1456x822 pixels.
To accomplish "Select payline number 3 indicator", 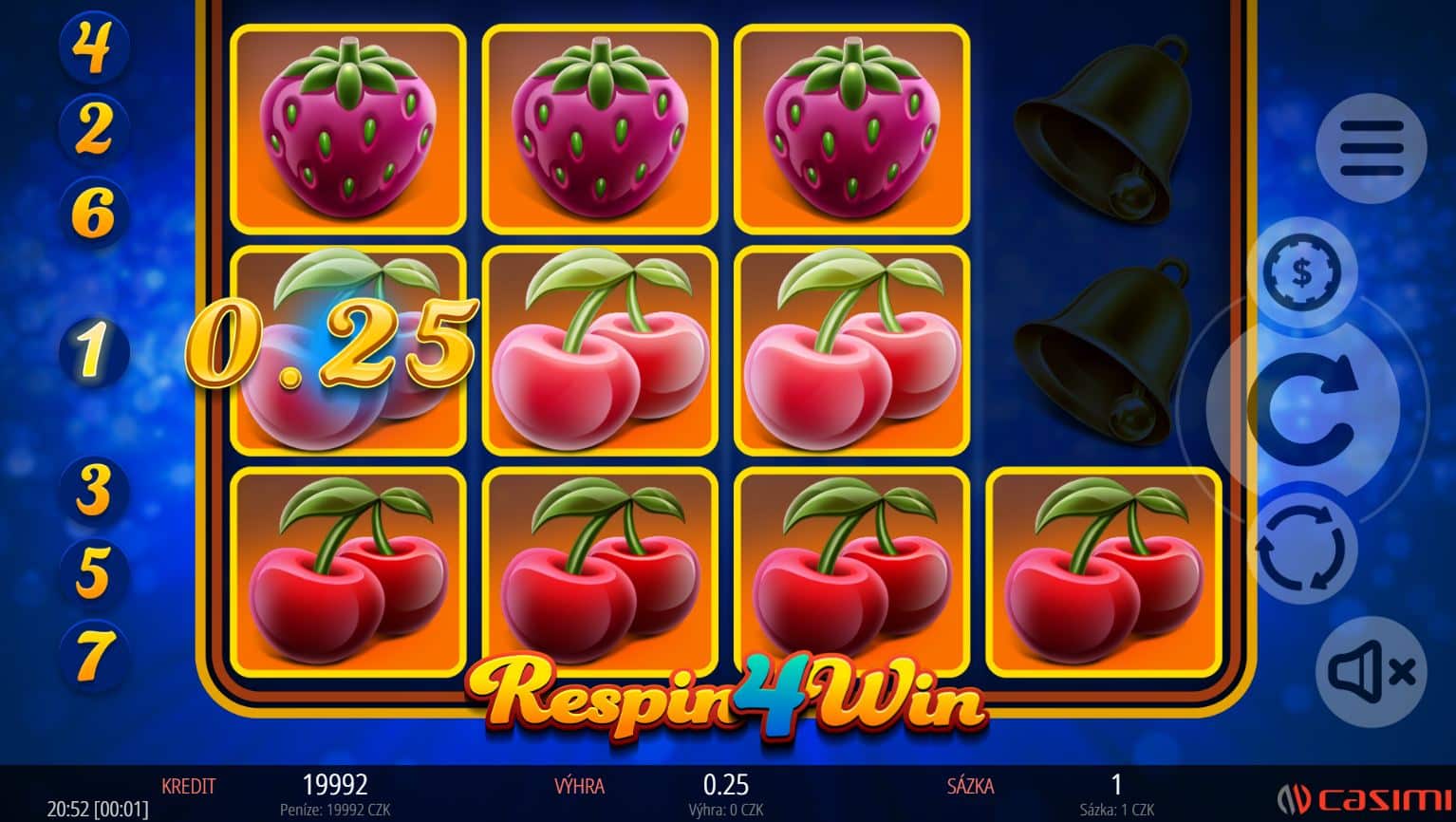I will pyautogui.click(x=92, y=490).
